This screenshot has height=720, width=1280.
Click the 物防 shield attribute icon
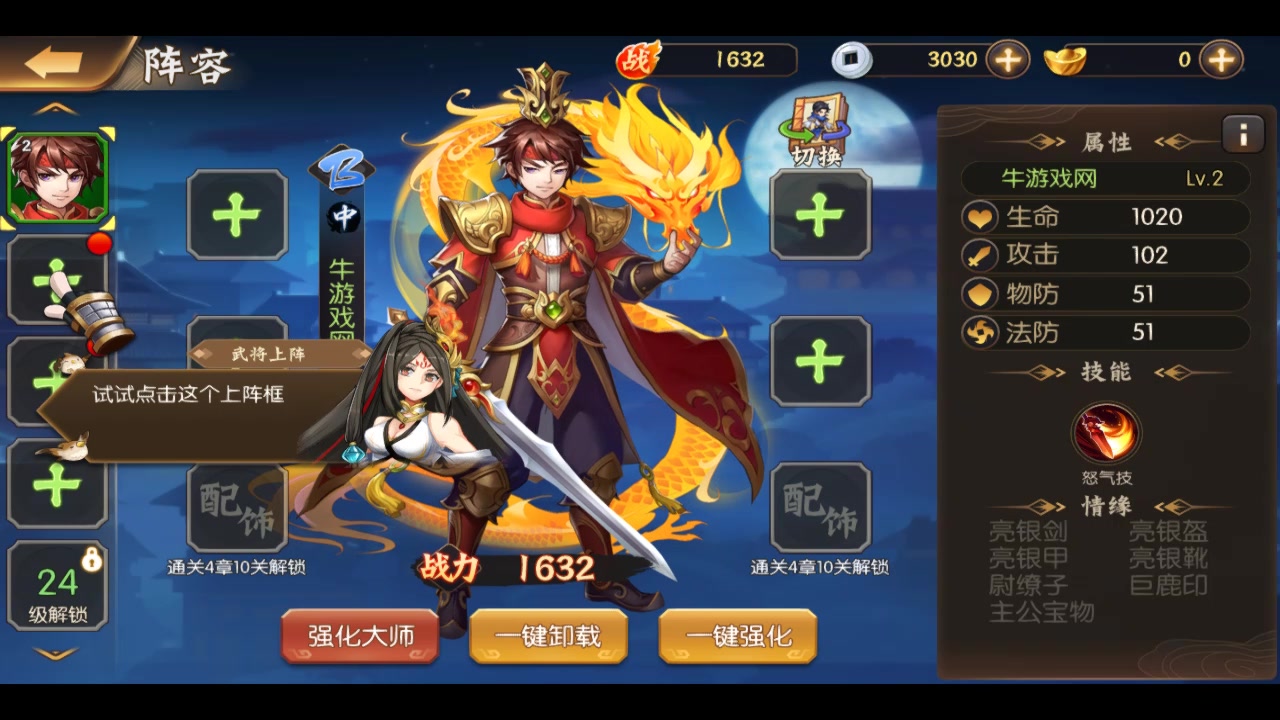coord(979,294)
